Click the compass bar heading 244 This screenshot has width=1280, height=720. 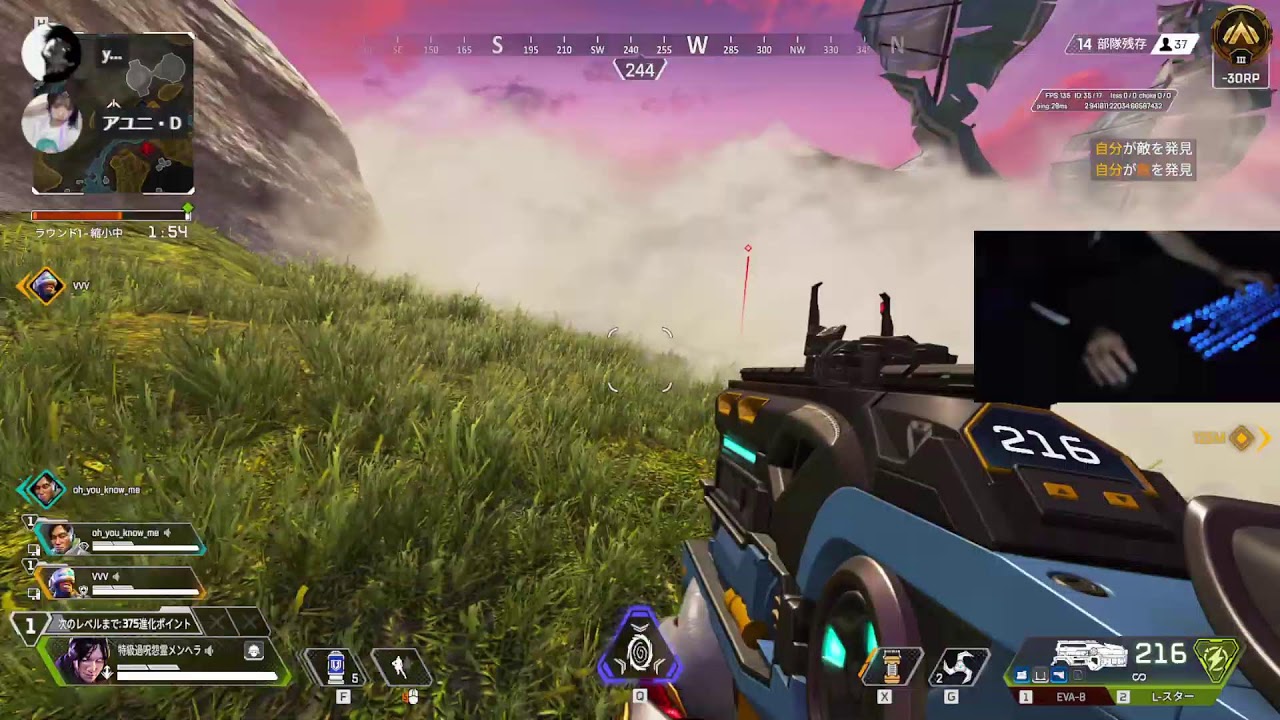point(639,70)
